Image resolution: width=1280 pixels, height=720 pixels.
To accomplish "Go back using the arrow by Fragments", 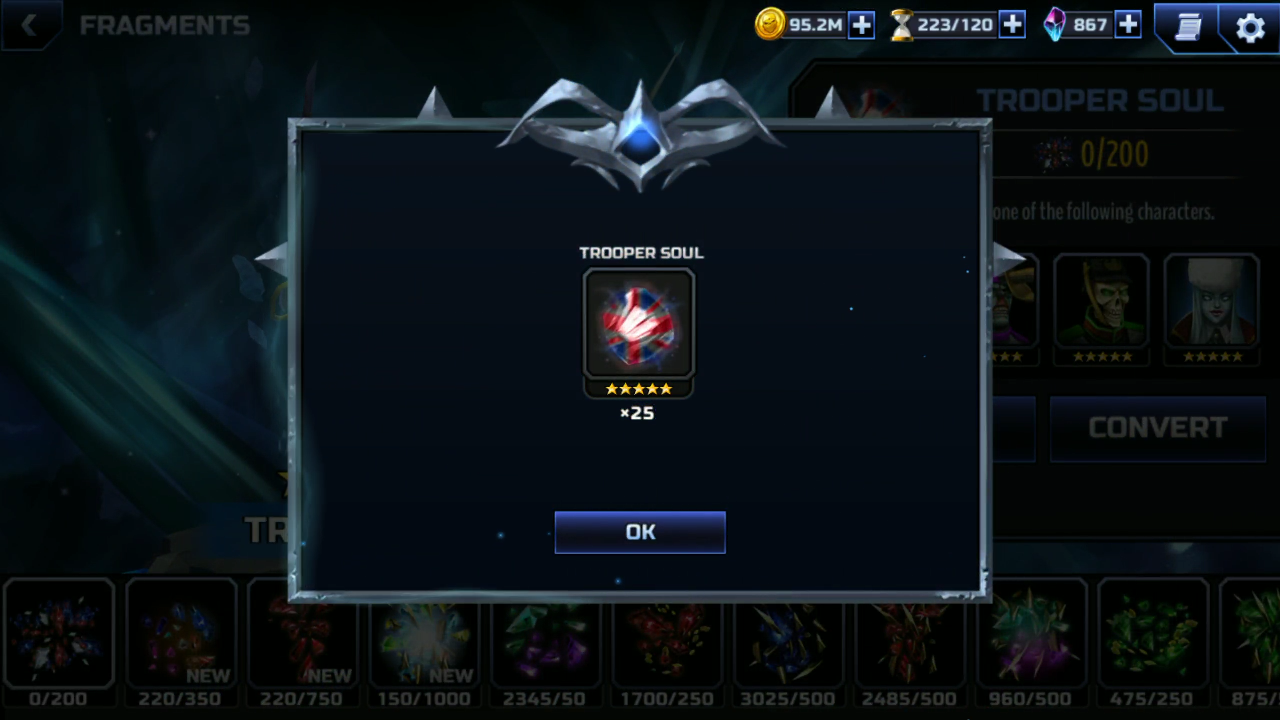I will point(29,26).
